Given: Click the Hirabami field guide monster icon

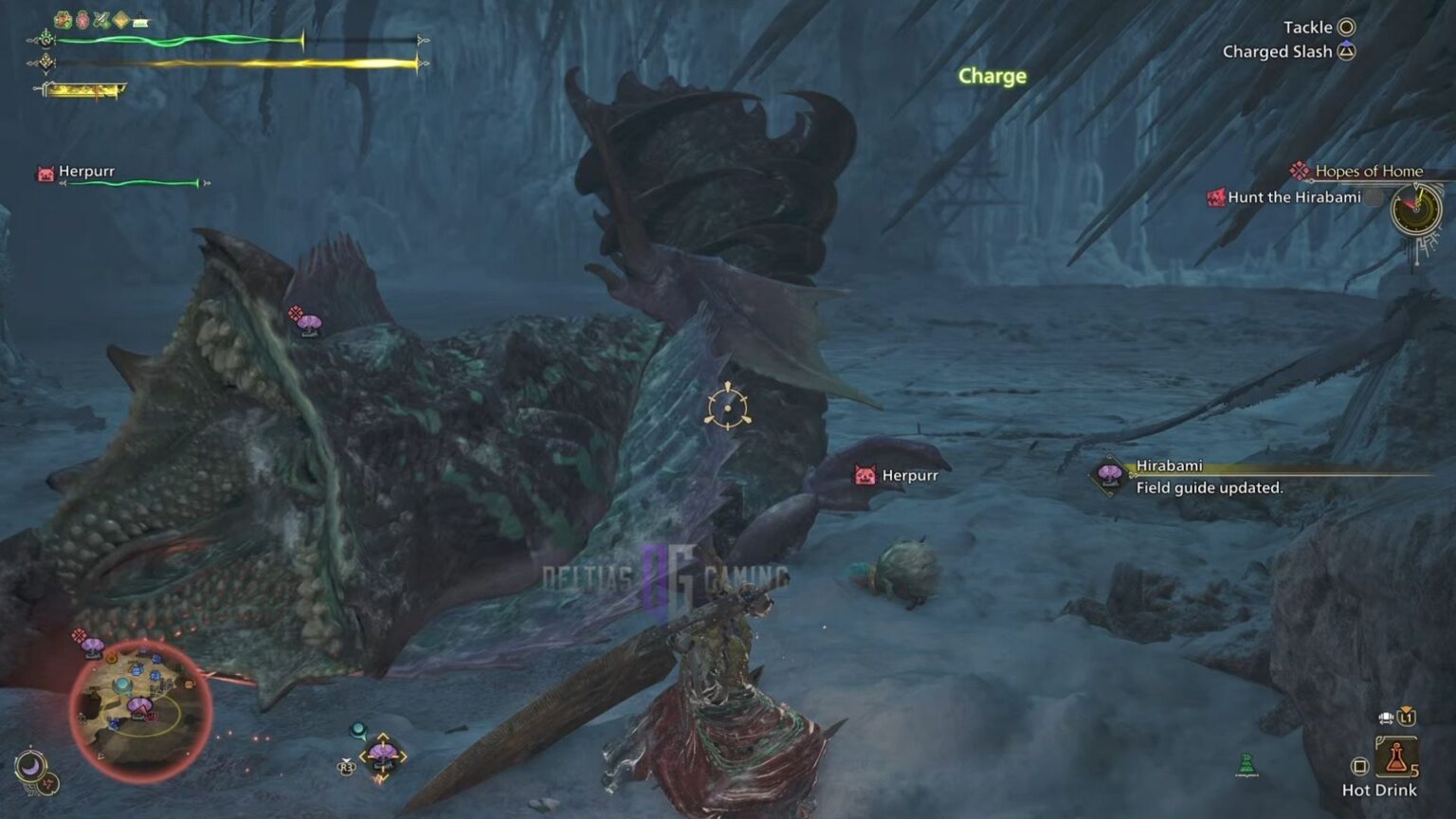Looking at the screenshot, I should click(x=1109, y=473).
